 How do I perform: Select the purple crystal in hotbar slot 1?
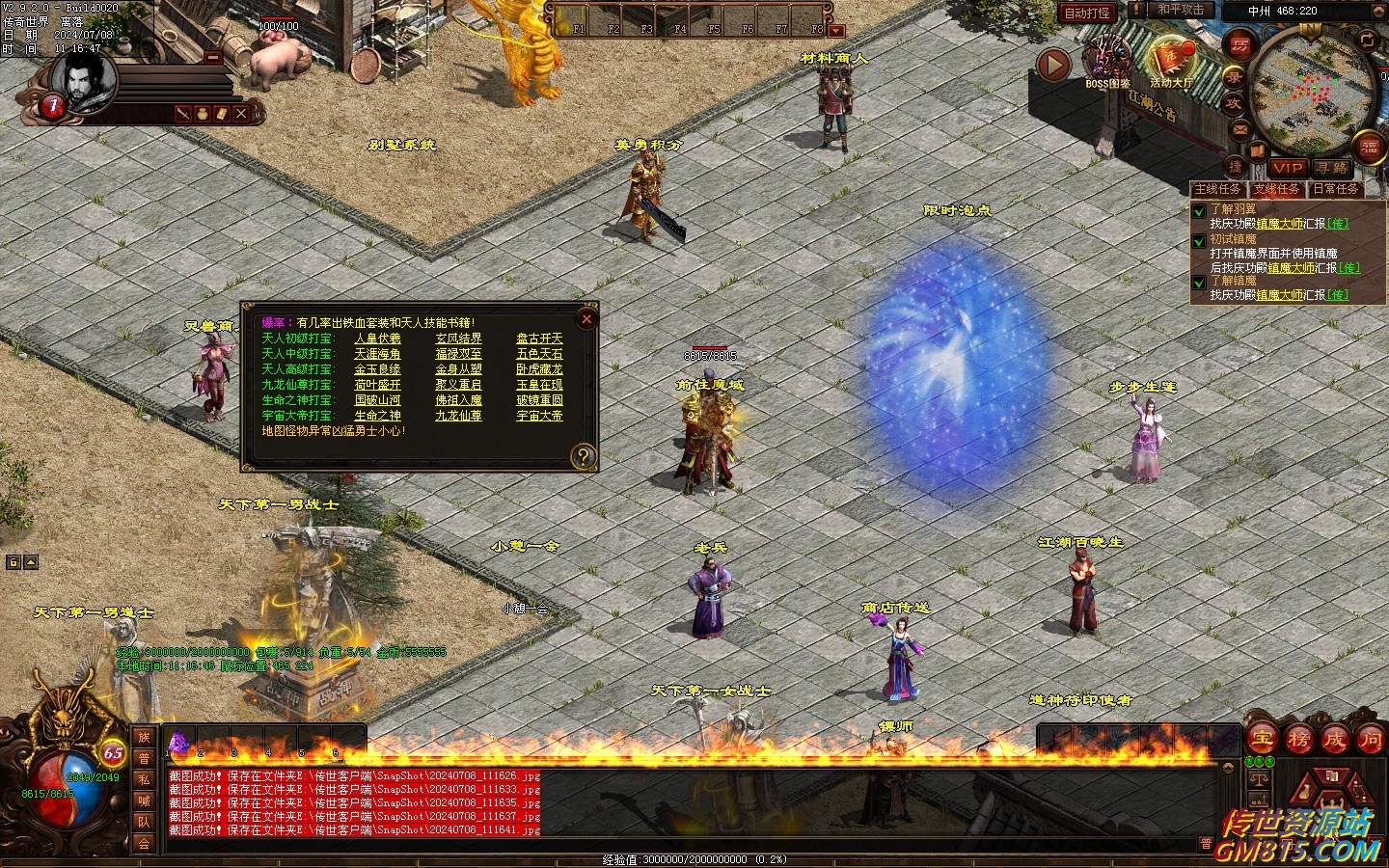click(178, 743)
